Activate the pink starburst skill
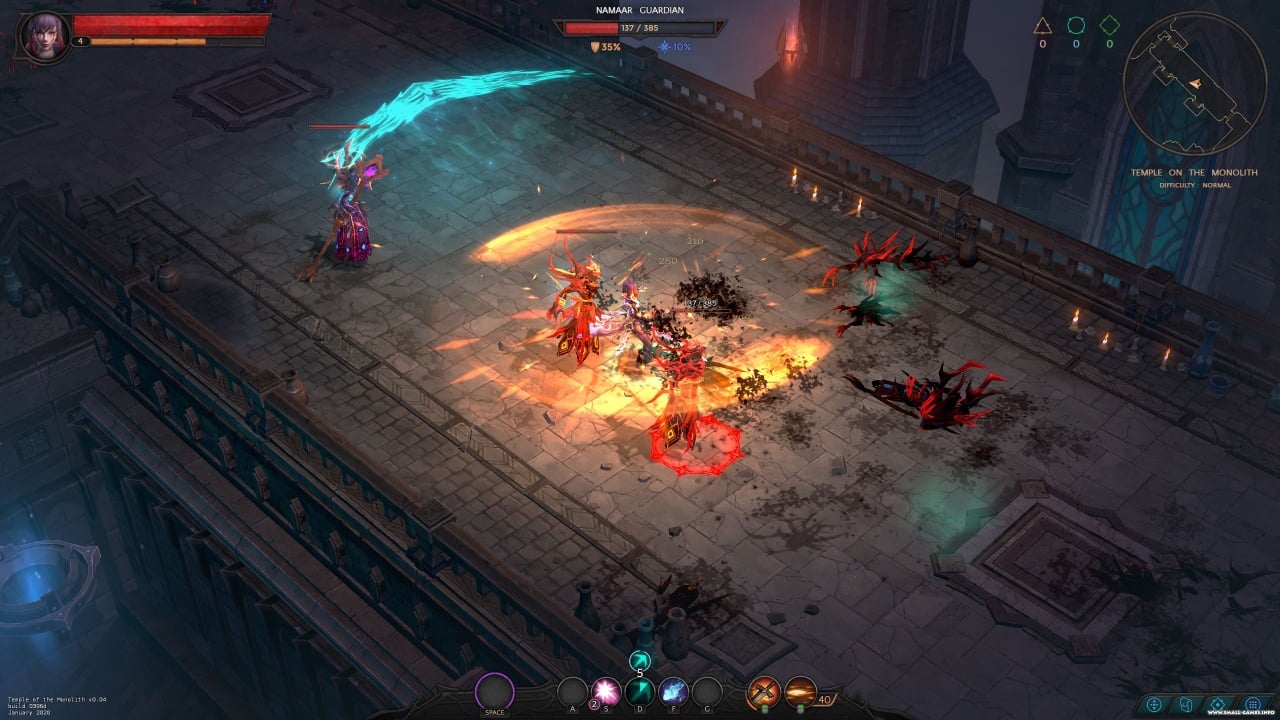Image resolution: width=1280 pixels, height=720 pixels. (606, 691)
